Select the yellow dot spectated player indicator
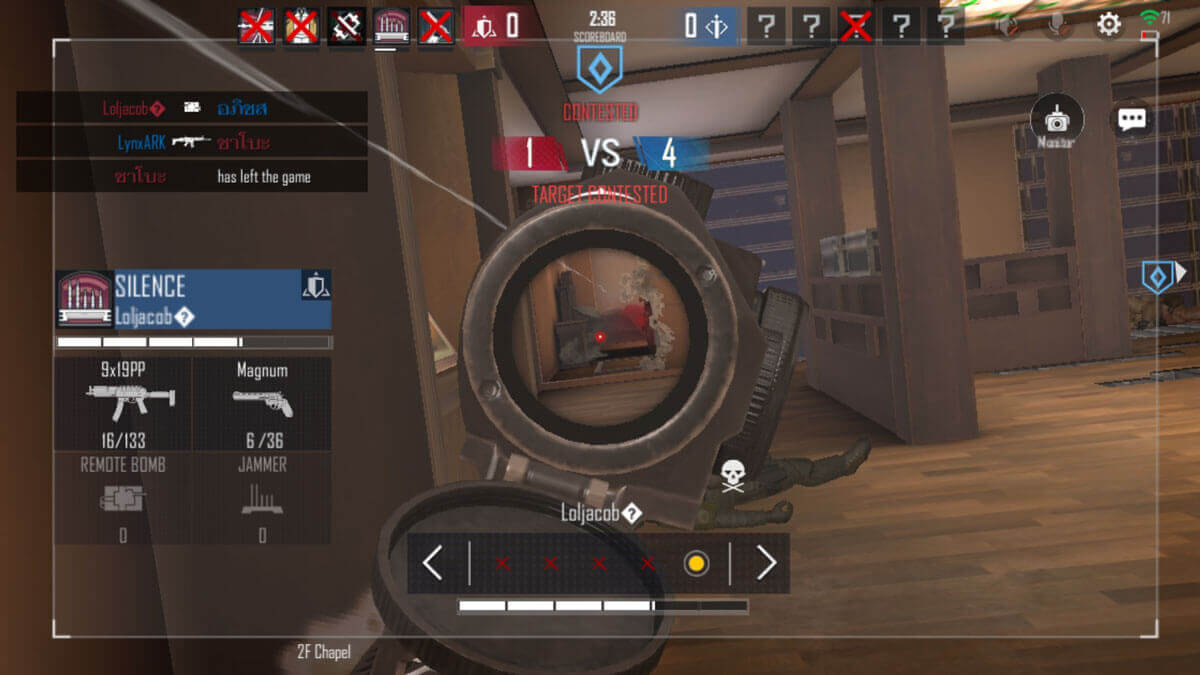This screenshot has width=1200, height=675. pyautogui.click(x=696, y=564)
